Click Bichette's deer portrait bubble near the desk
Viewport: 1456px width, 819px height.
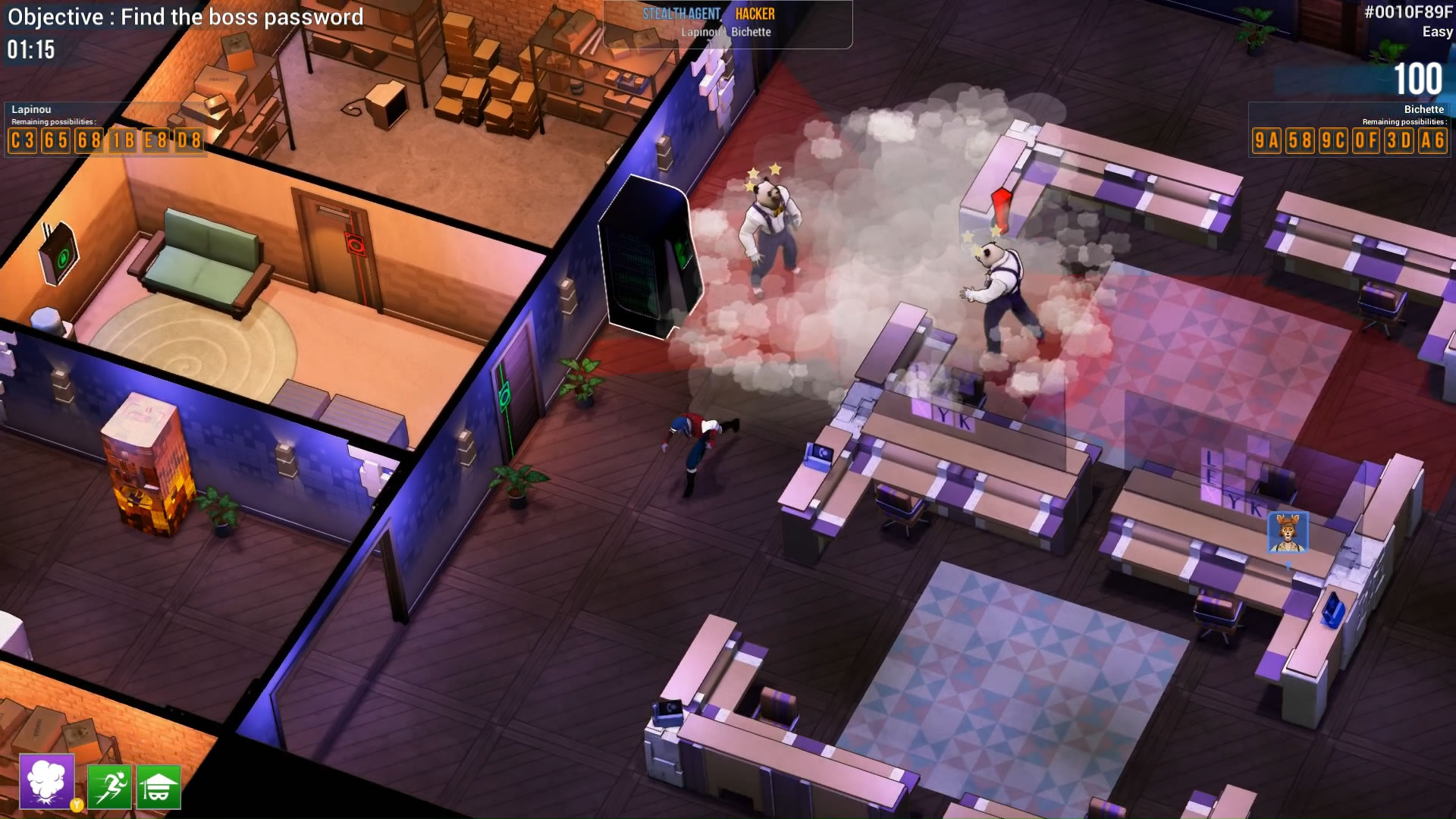tap(1288, 531)
